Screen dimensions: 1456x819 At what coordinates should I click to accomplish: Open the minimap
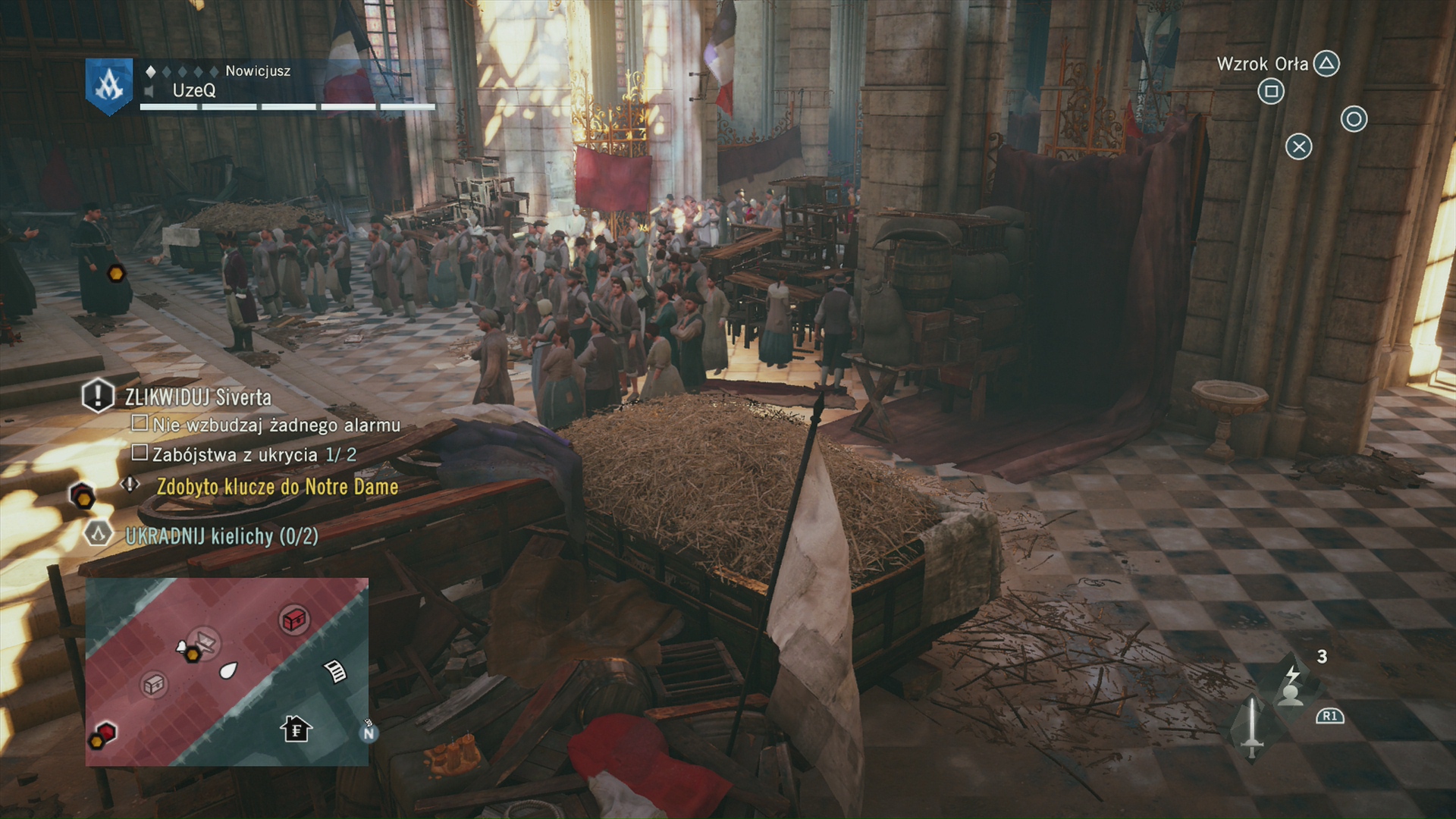[x=227, y=672]
